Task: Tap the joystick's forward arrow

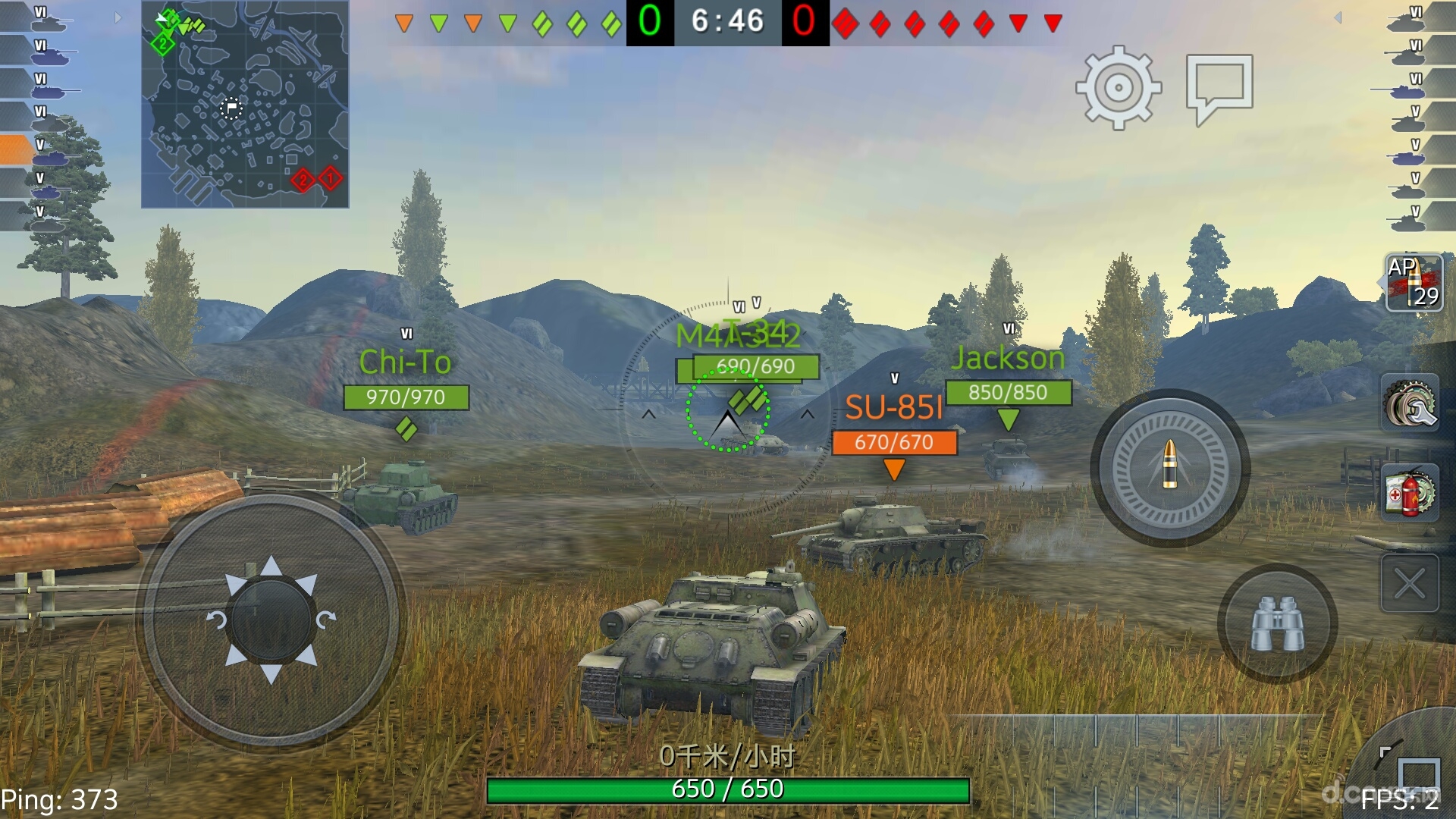Action: (x=271, y=566)
